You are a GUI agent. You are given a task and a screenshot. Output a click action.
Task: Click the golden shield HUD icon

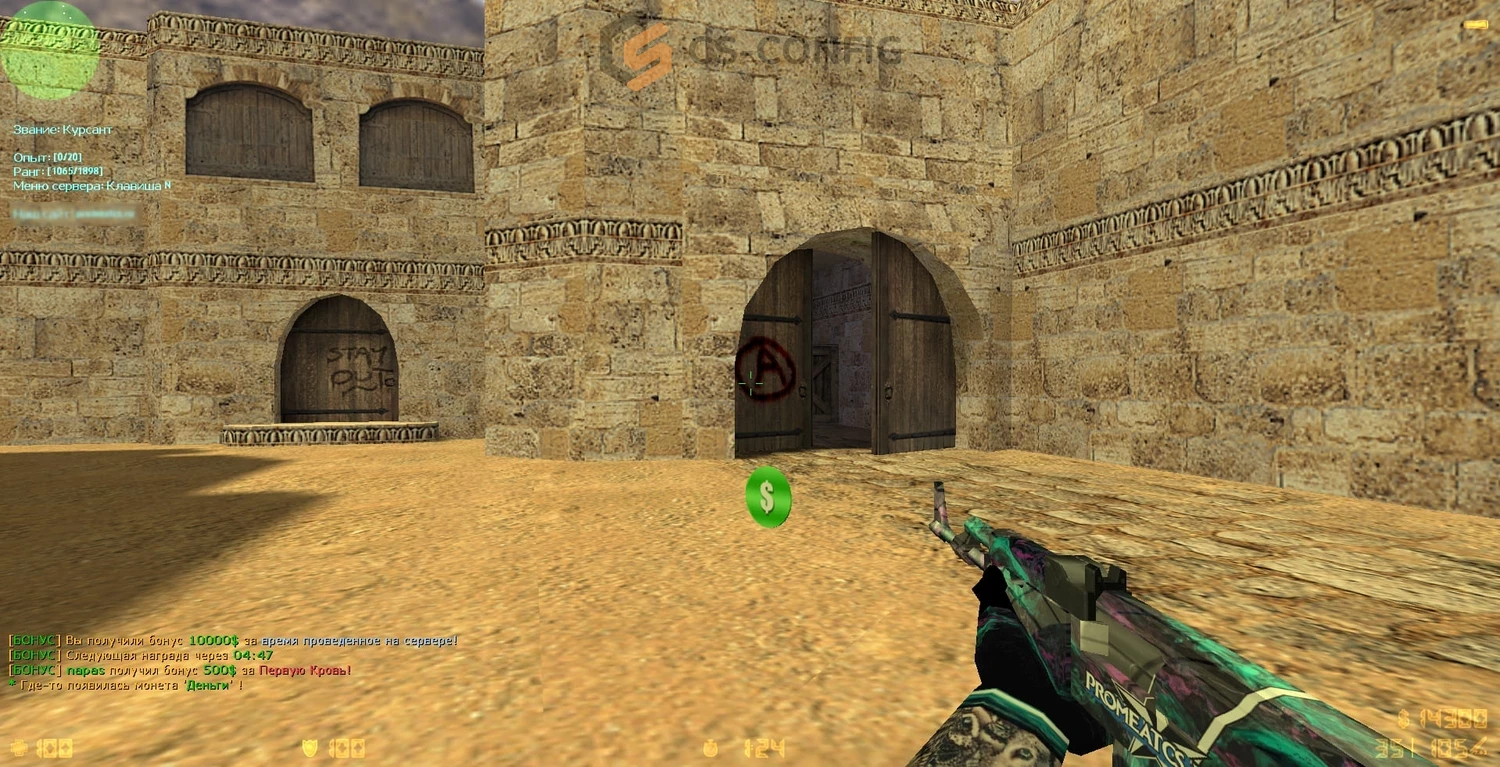click(311, 746)
